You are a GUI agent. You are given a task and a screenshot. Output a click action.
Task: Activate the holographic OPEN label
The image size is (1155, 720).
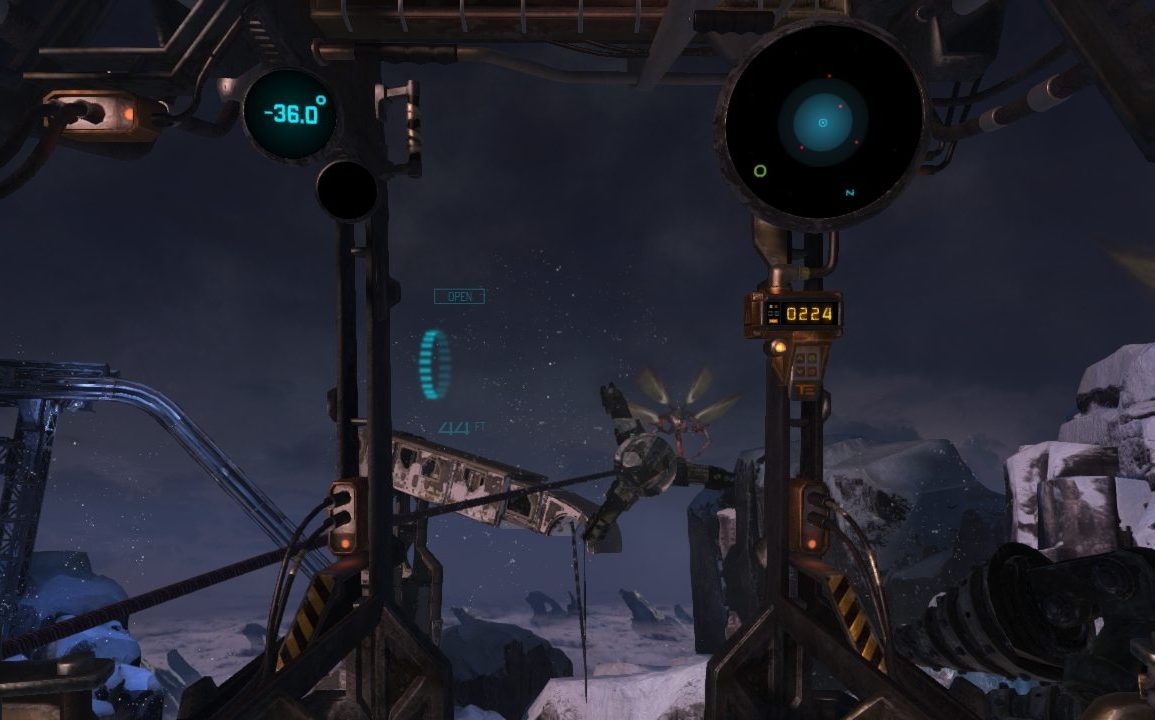(x=459, y=296)
